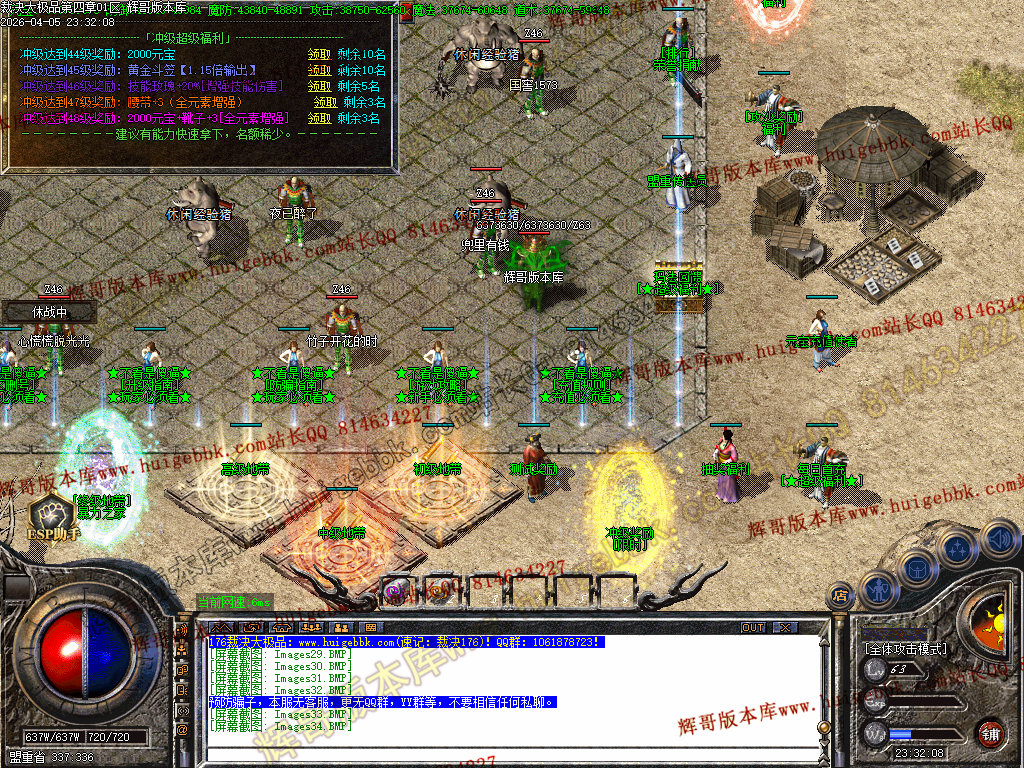
Task: Open the red 铺 stall button
Action: (x=989, y=733)
